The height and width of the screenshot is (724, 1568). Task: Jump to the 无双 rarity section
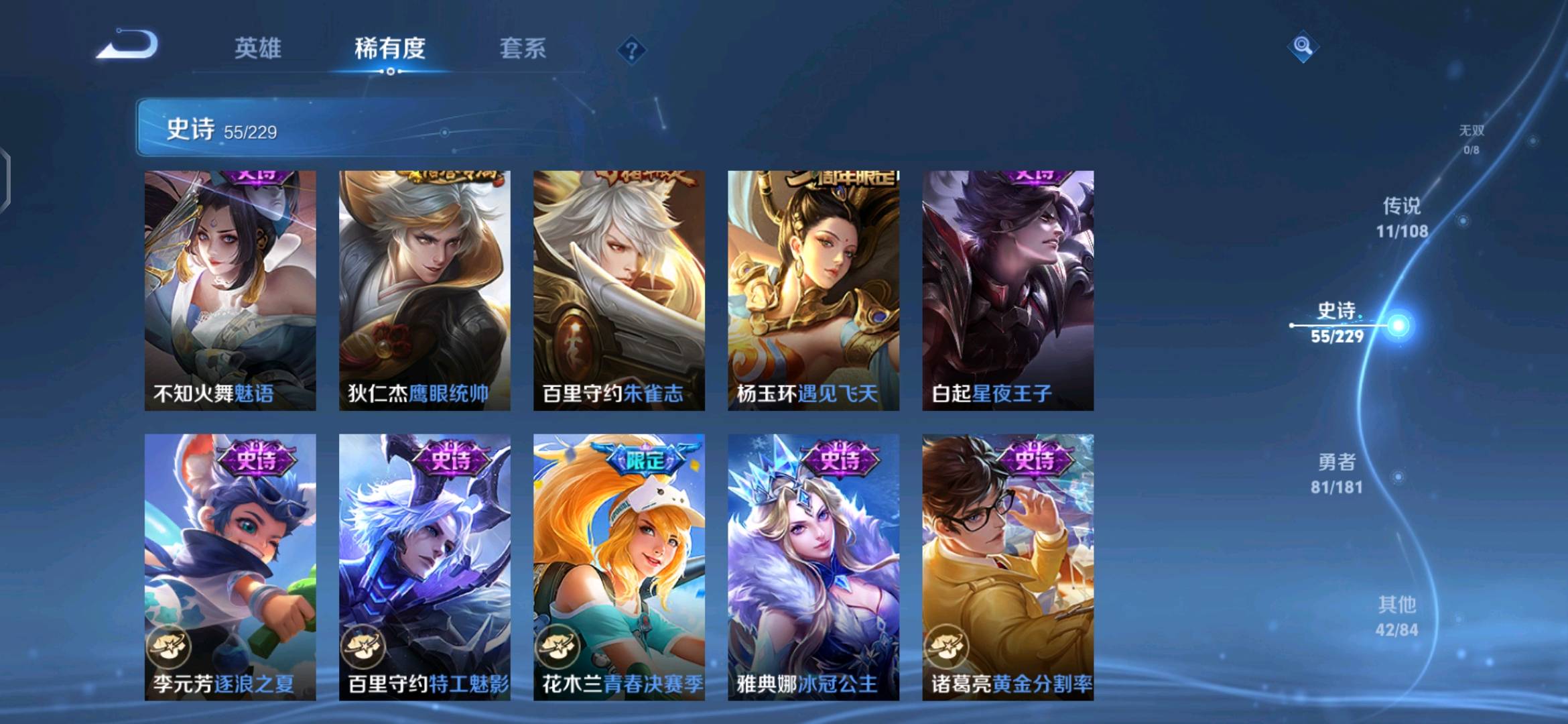[1472, 138]
